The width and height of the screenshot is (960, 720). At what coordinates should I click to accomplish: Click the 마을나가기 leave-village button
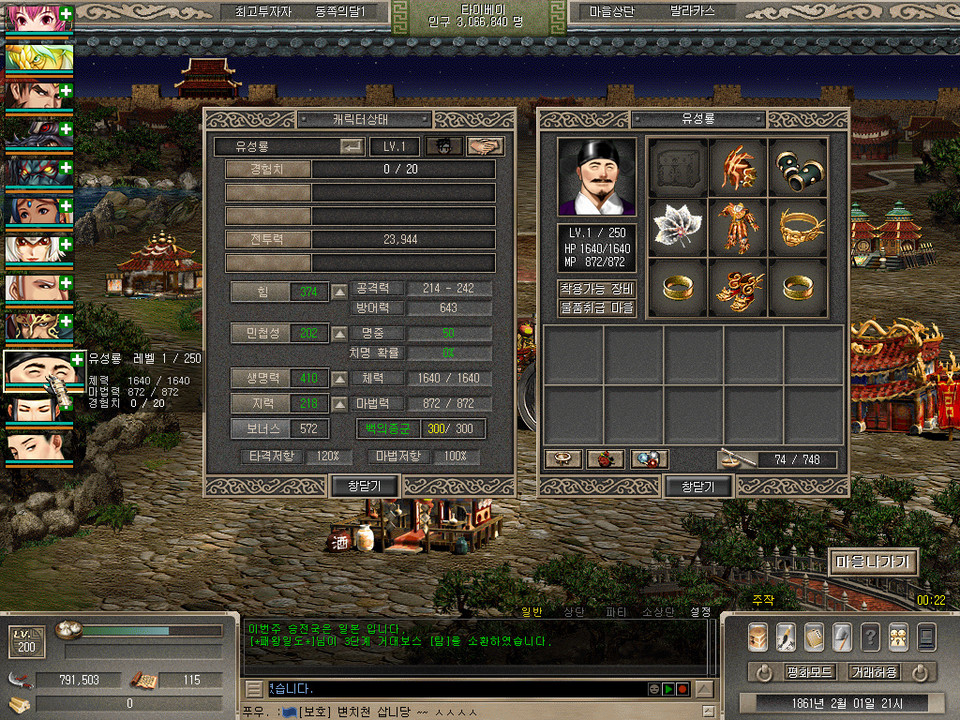873,562
